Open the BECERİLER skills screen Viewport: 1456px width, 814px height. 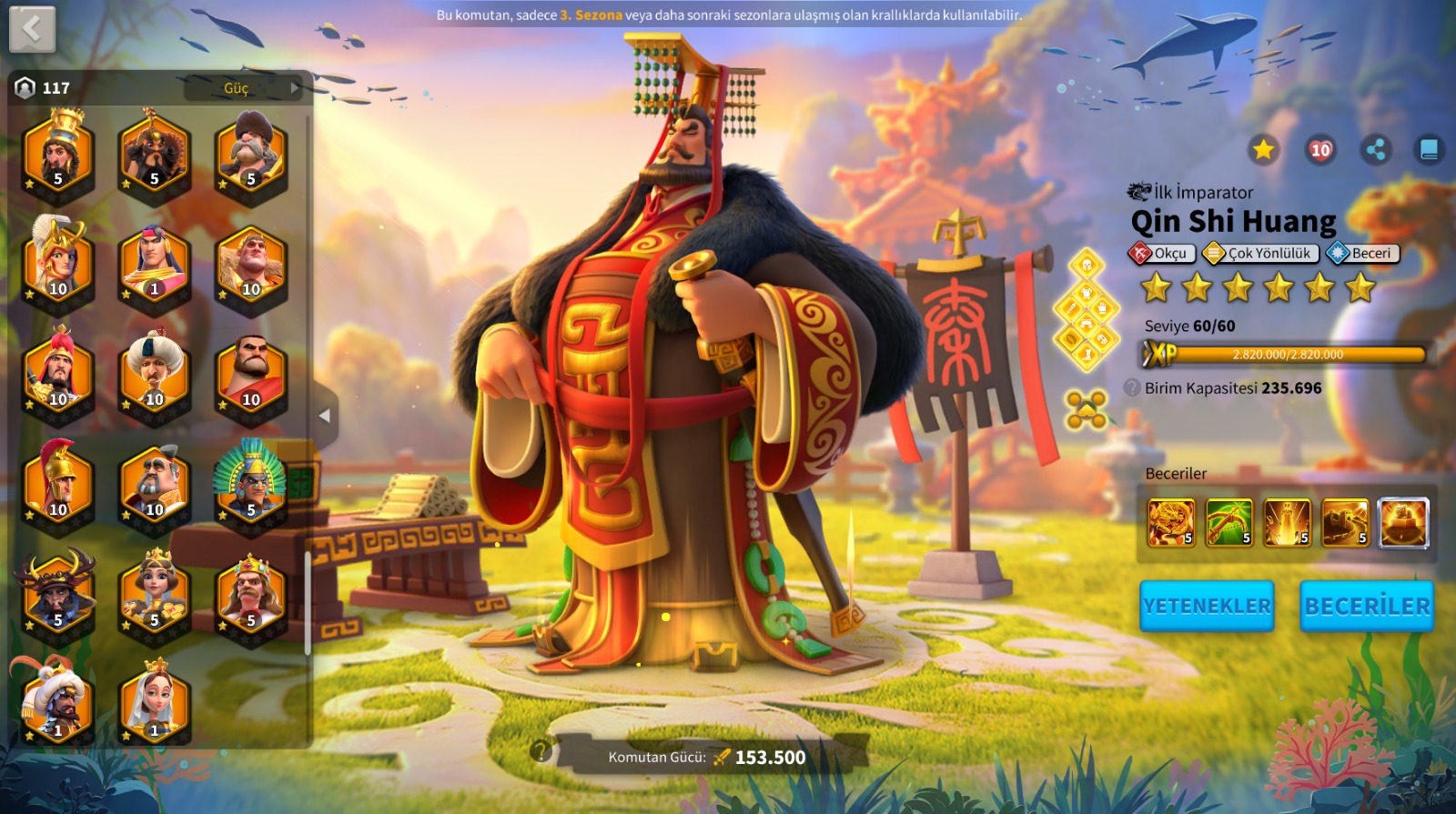tap(1367, 606)
